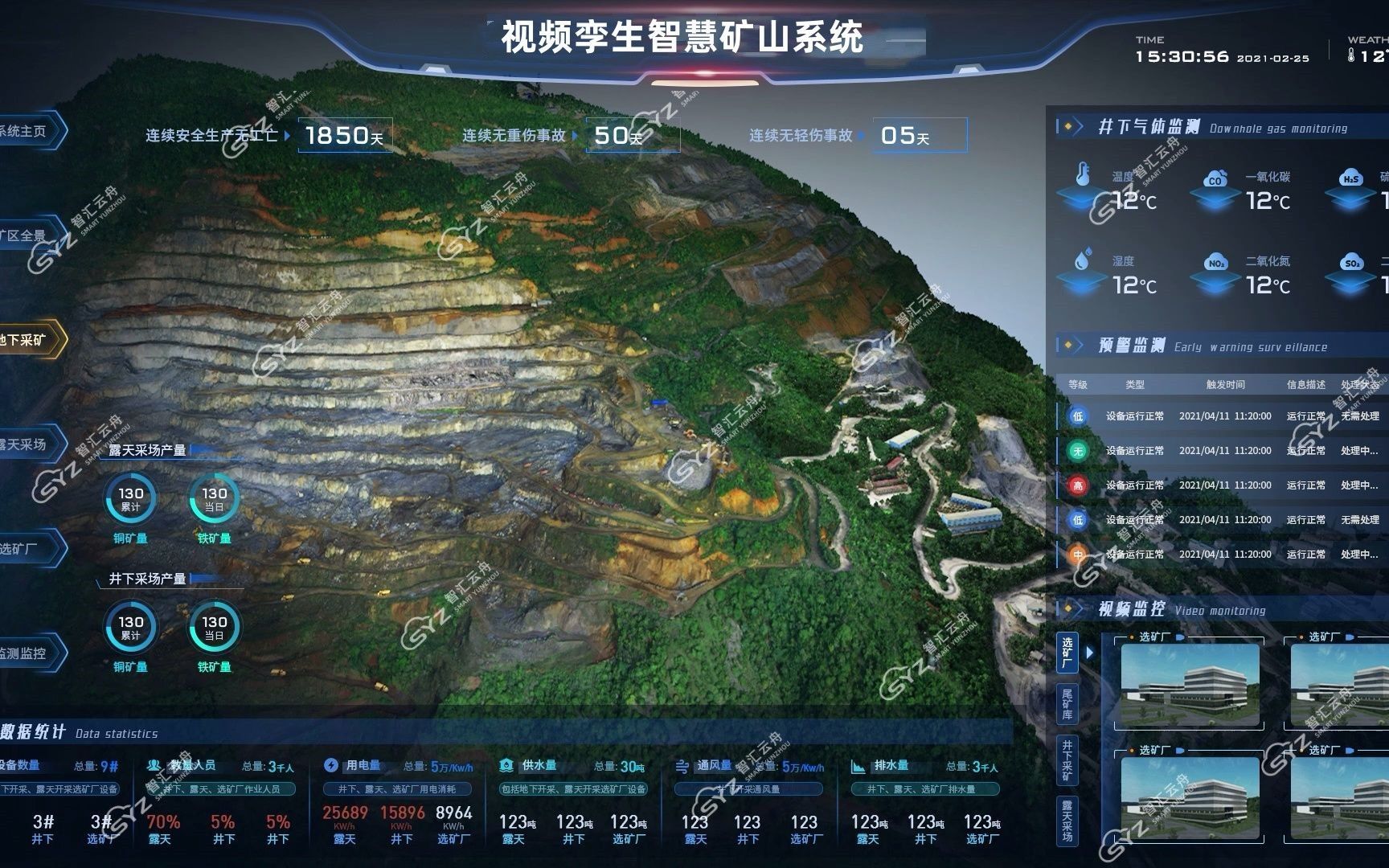Click the humidity droplet icon (湿度)
The height and width of the screenshot is (868, 1389).
(x=1083, y=260)
